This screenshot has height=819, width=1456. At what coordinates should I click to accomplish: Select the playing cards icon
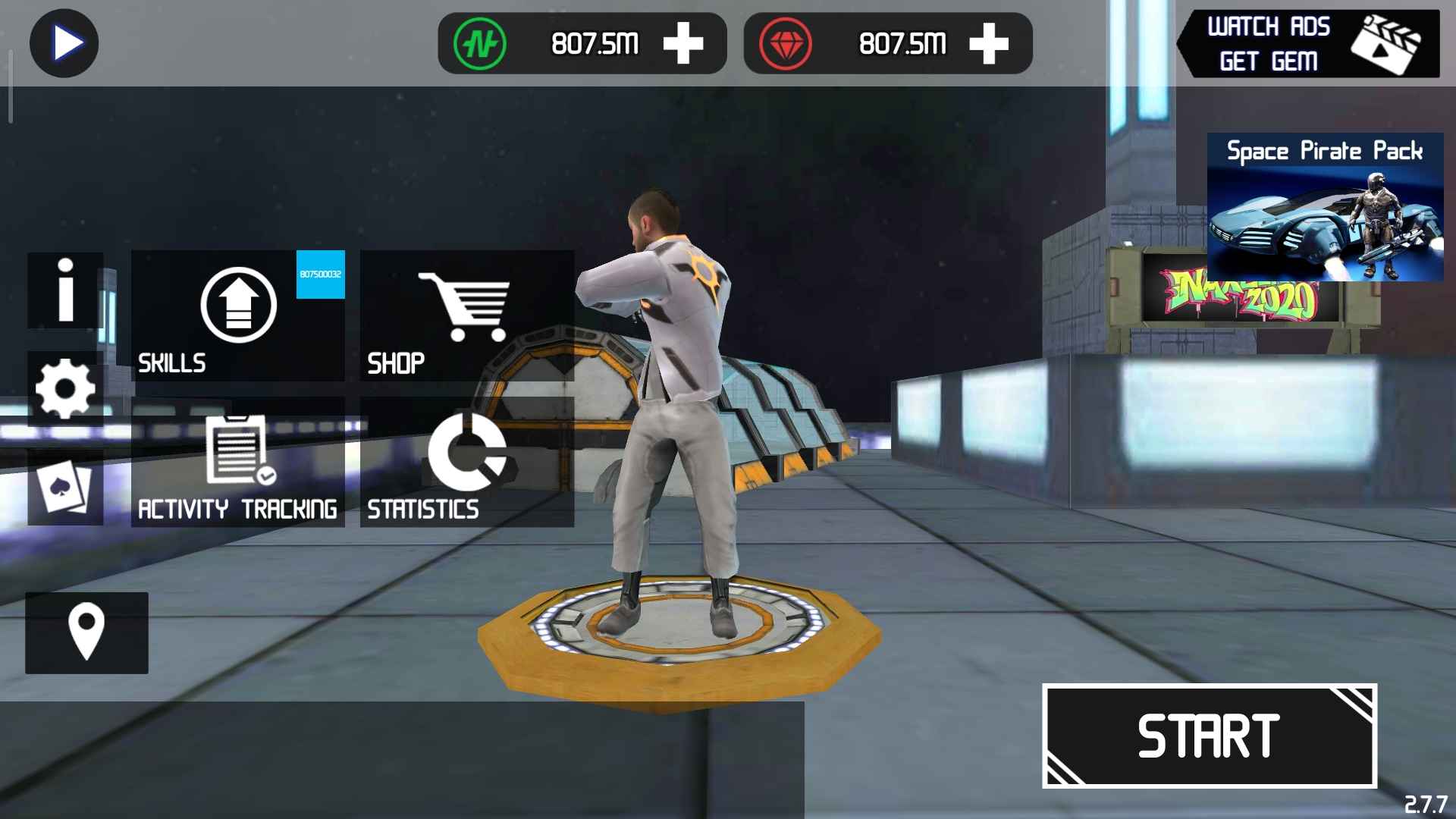pos(65,488)
